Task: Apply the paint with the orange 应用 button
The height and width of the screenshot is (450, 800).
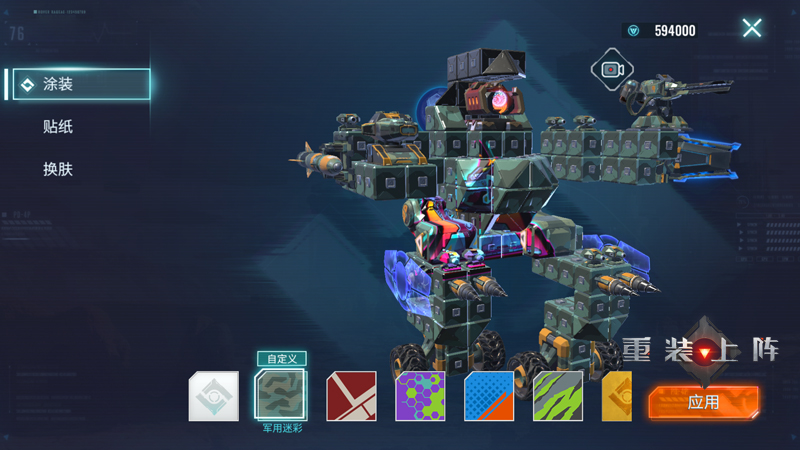Action: pos(703,401)
